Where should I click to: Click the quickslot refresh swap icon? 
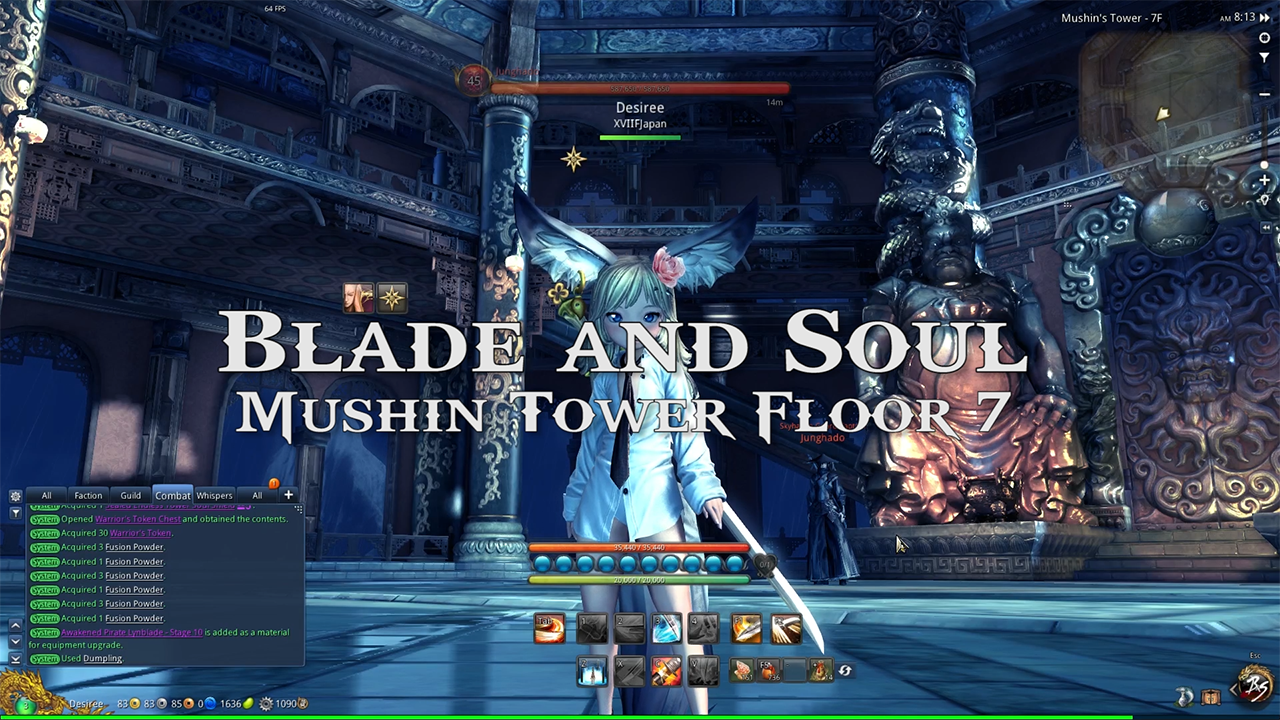845,672
